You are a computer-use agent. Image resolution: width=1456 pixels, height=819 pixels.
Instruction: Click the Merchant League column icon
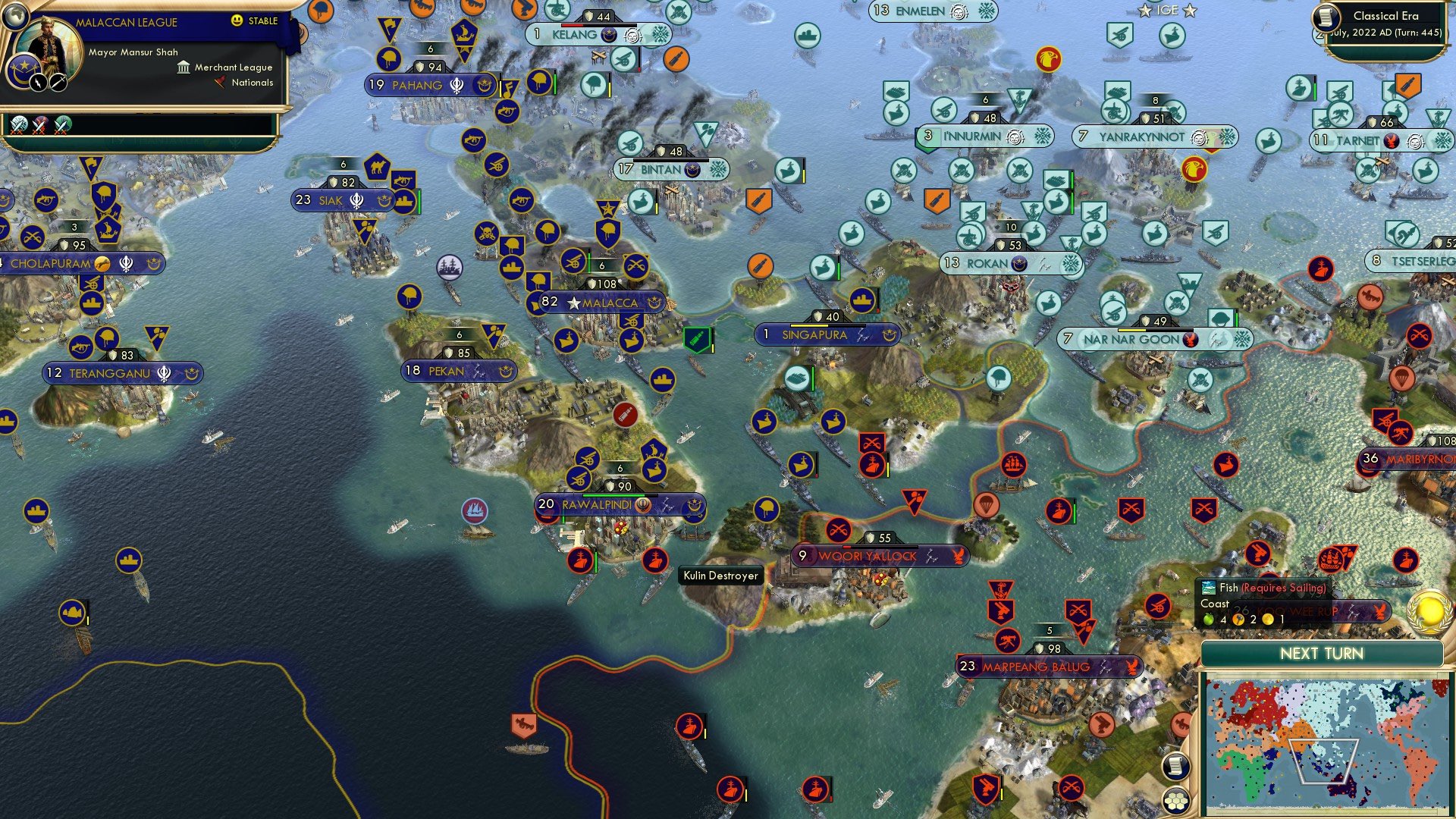182,67
